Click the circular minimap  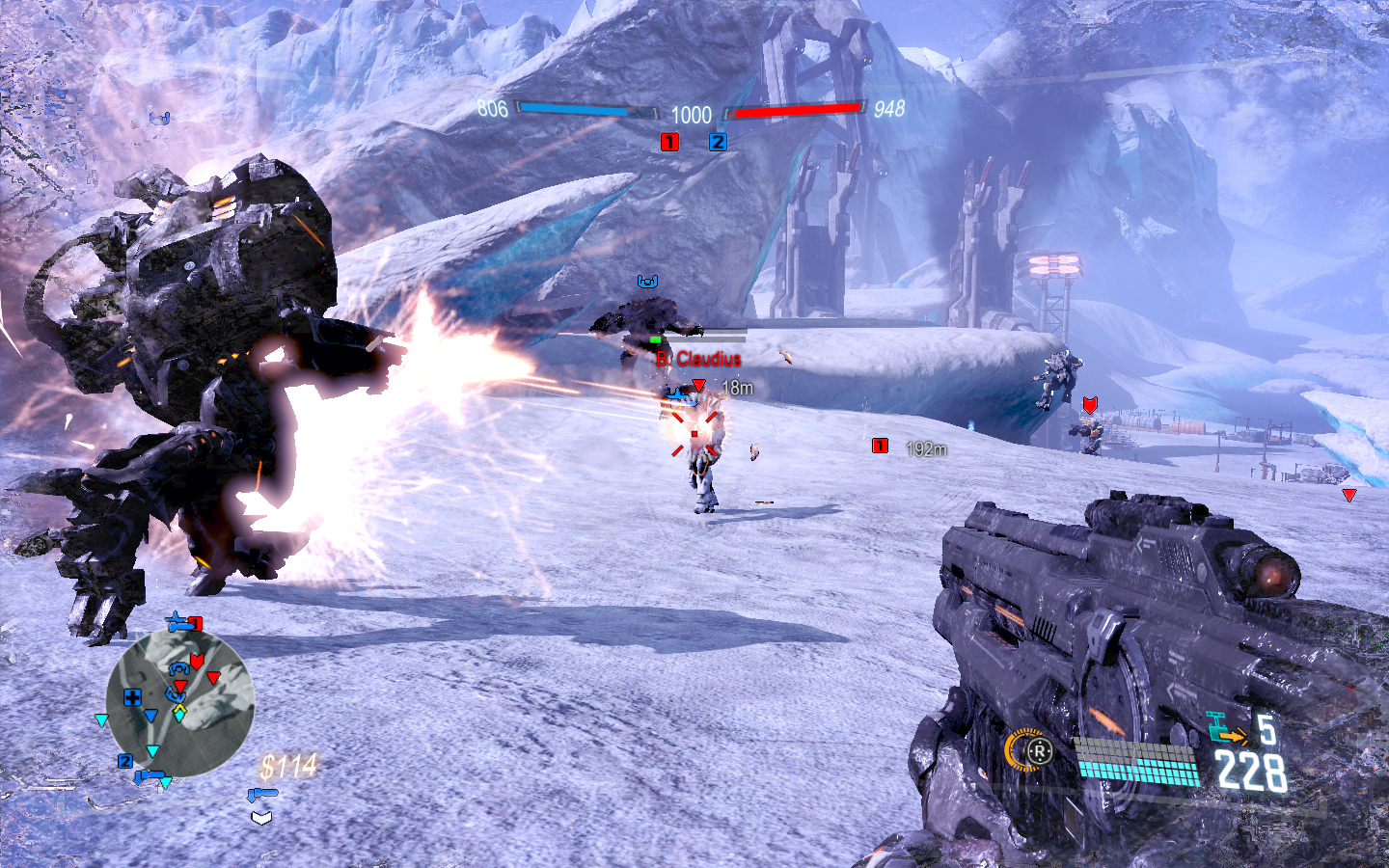point(179,703)
